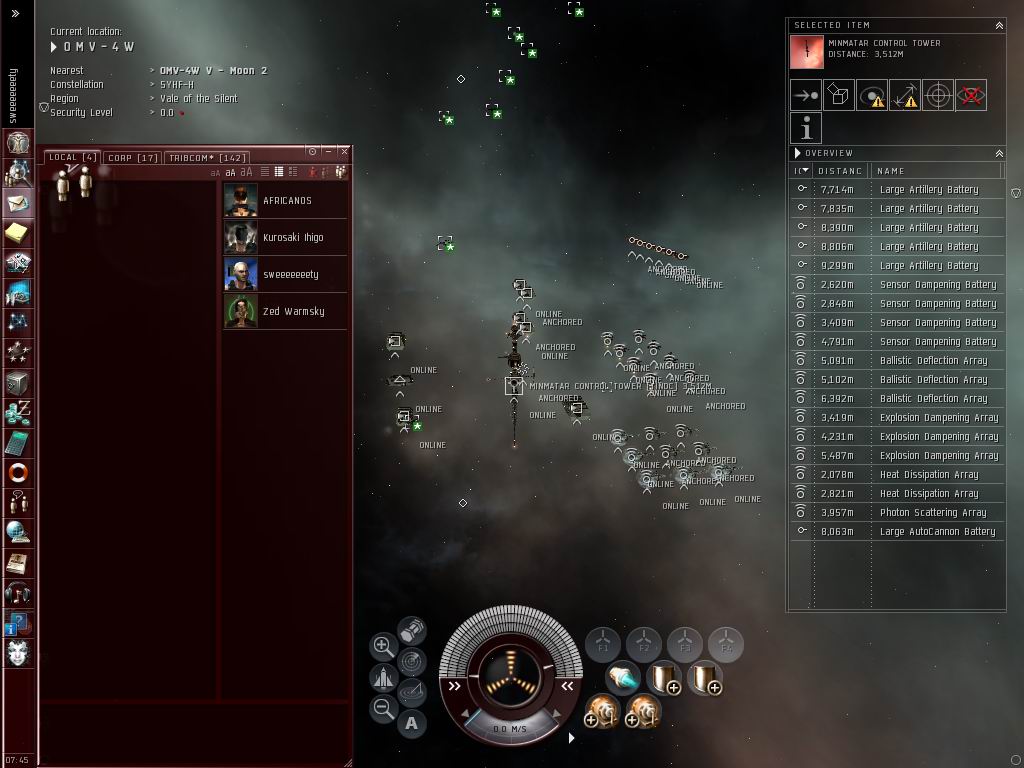
Task: Lock target using the crosshair button
Action: tap(938, 95)
